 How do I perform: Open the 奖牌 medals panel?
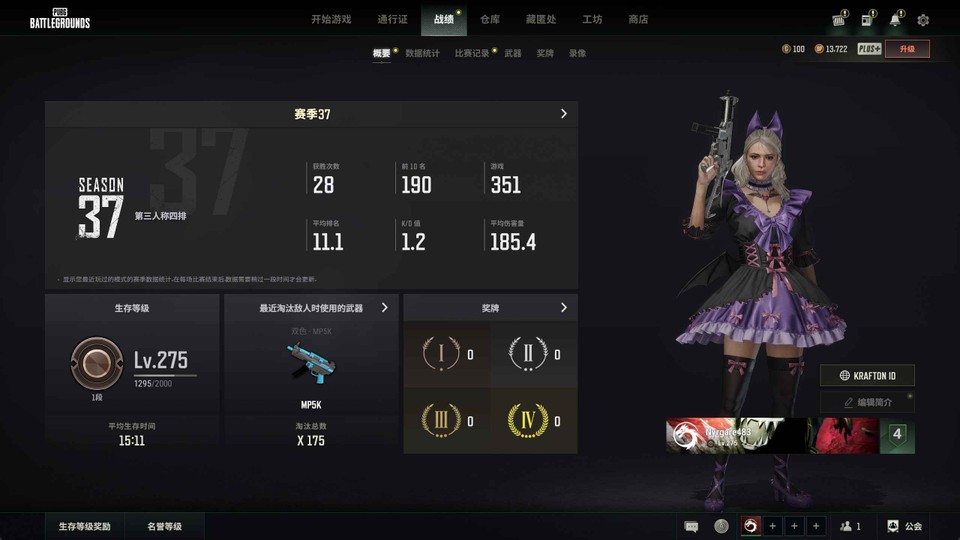tap(490, 308)
